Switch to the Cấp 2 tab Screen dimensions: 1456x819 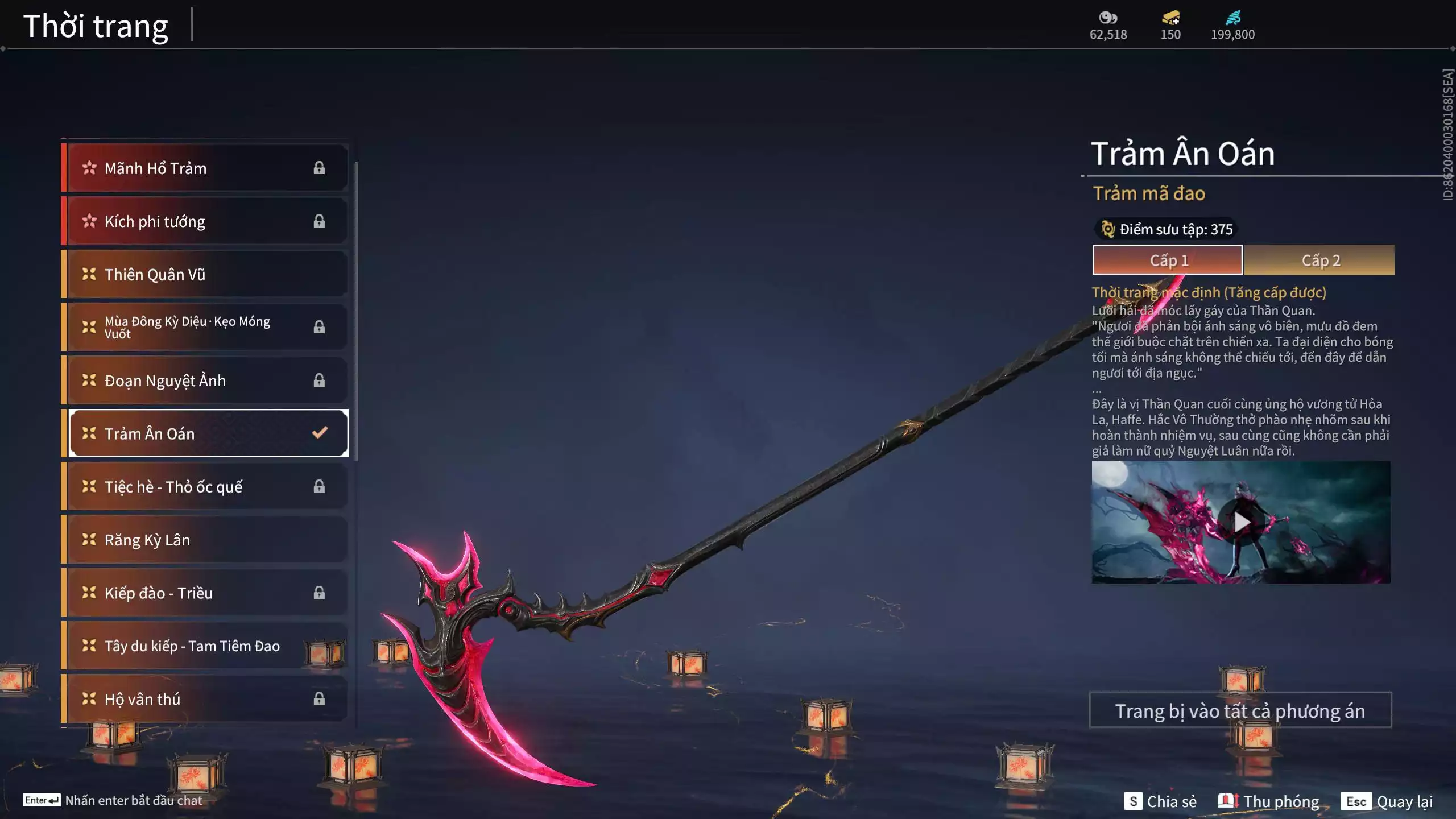point(1319,260)
